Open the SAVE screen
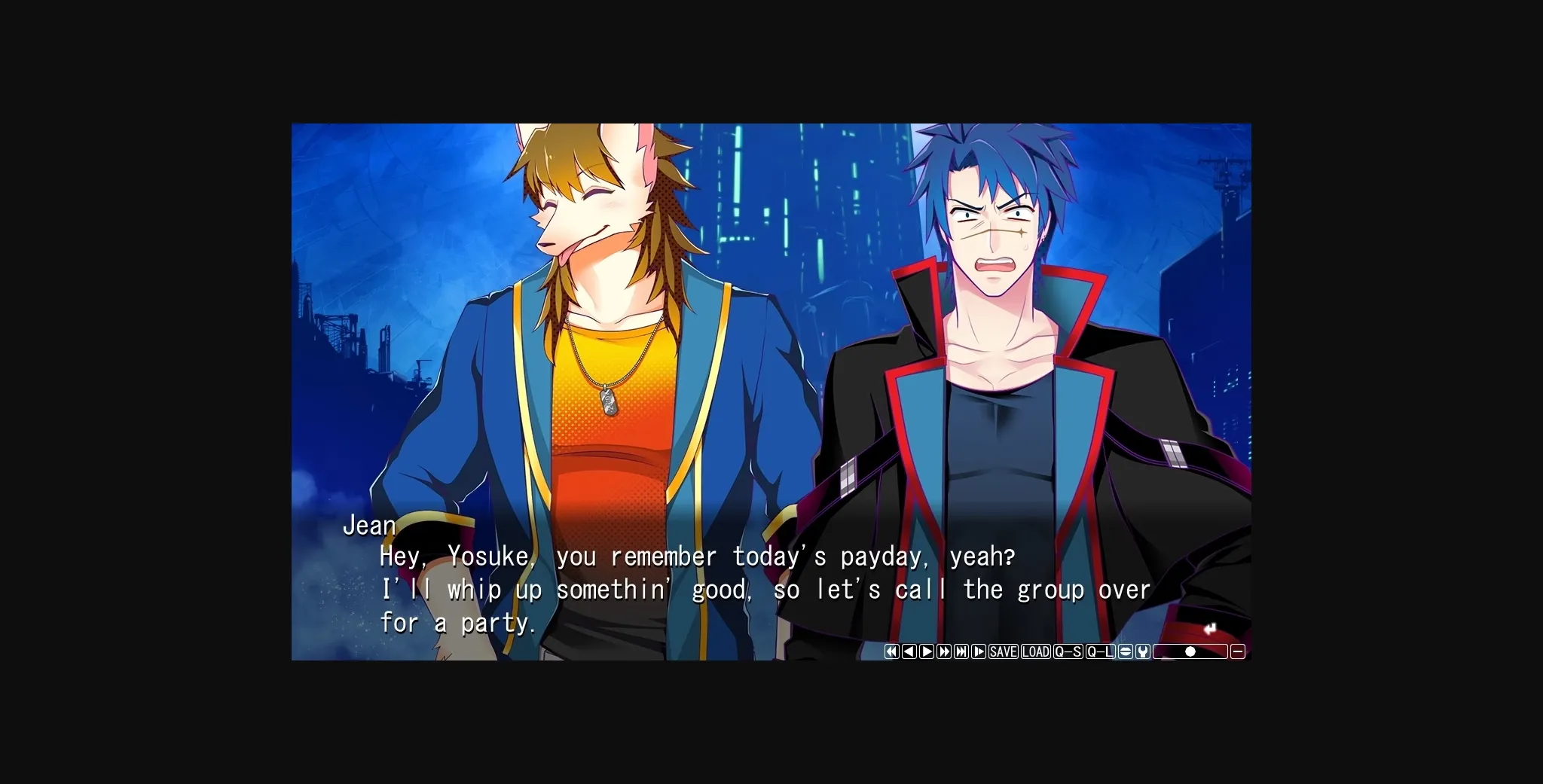 1003,651
